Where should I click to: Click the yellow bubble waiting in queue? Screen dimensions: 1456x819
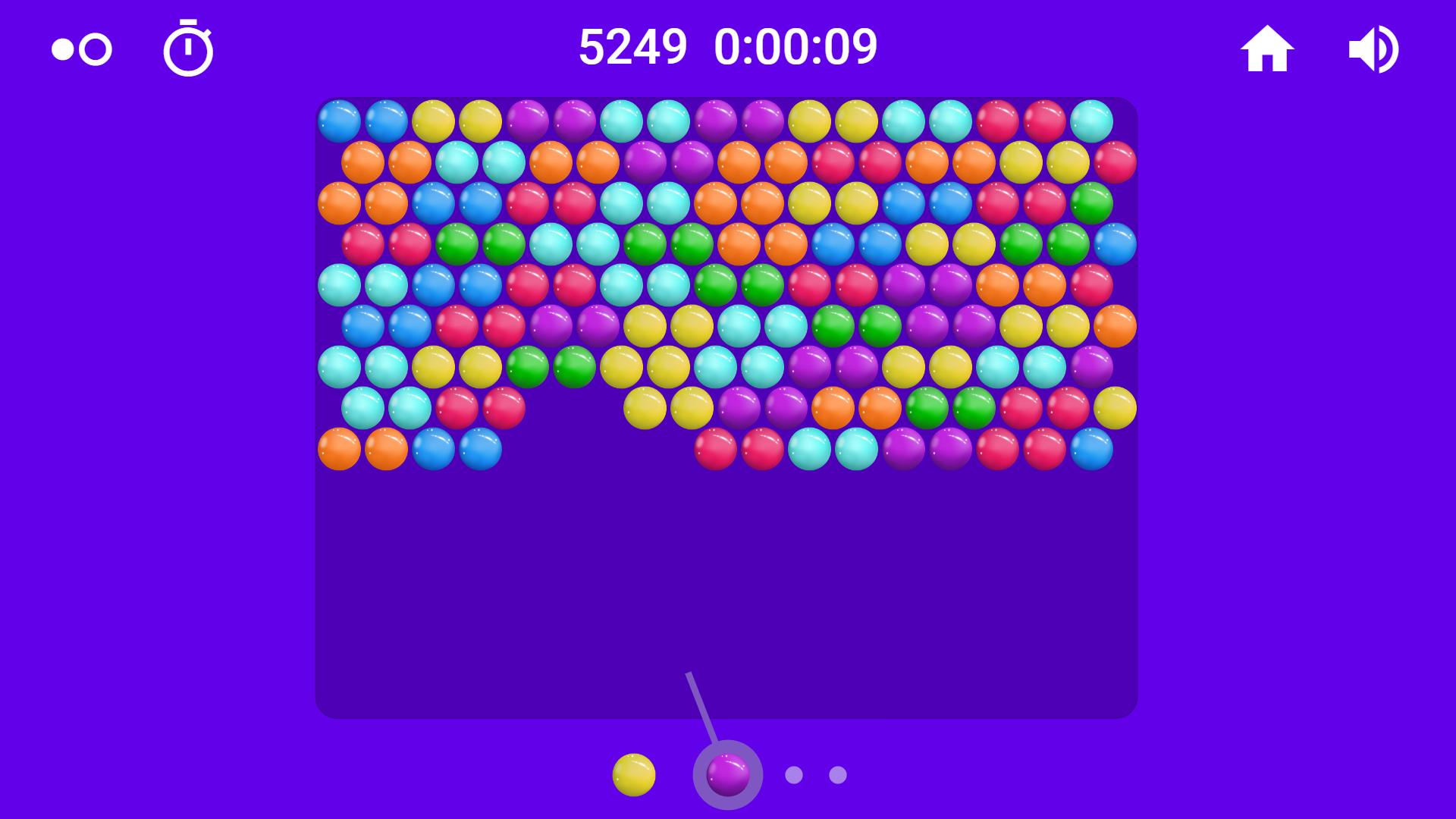point(634,774)
